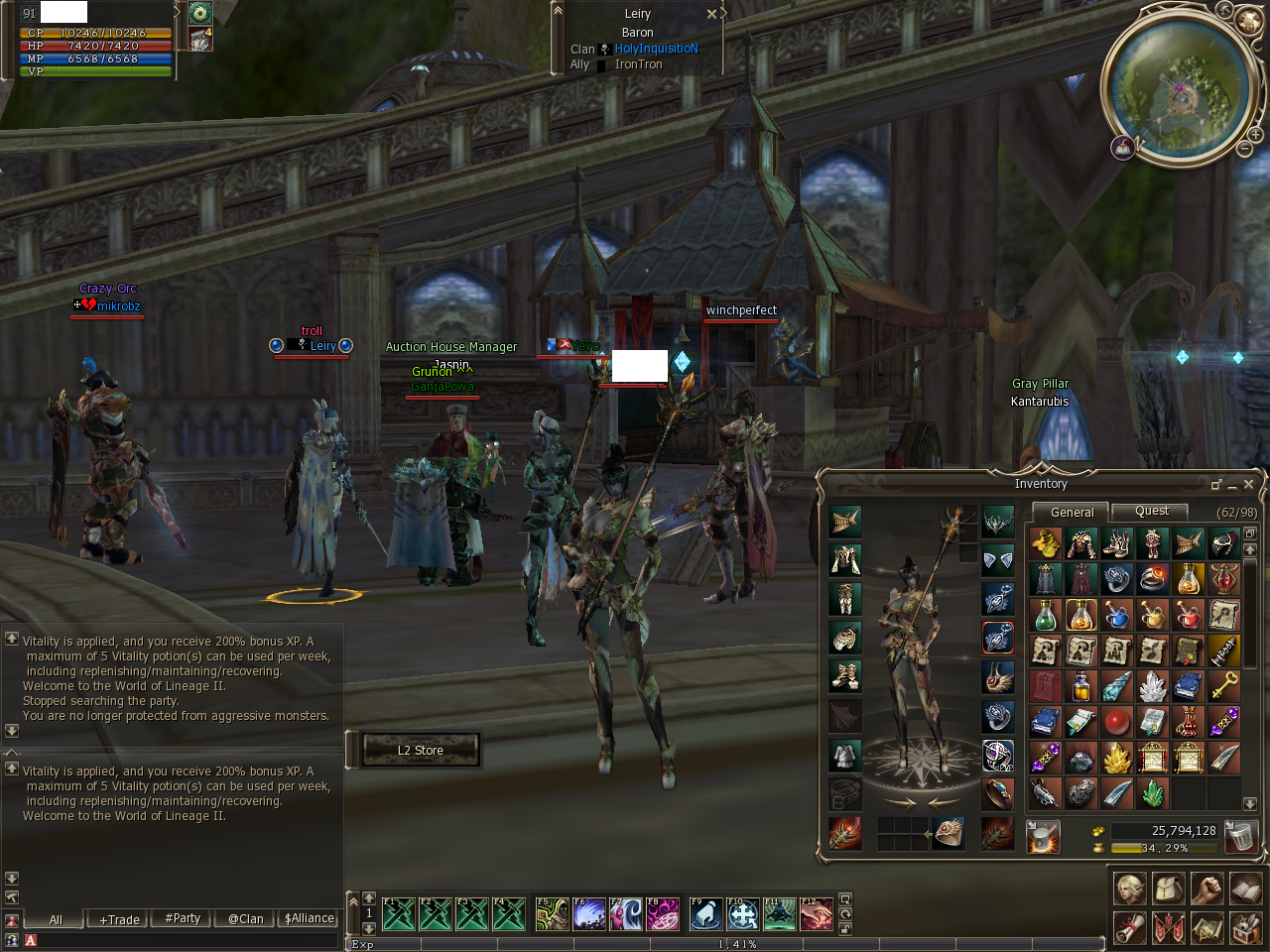Select the $Alliance chat tab
This screenshot has height=952, width=1270.
tap(309, 919)
